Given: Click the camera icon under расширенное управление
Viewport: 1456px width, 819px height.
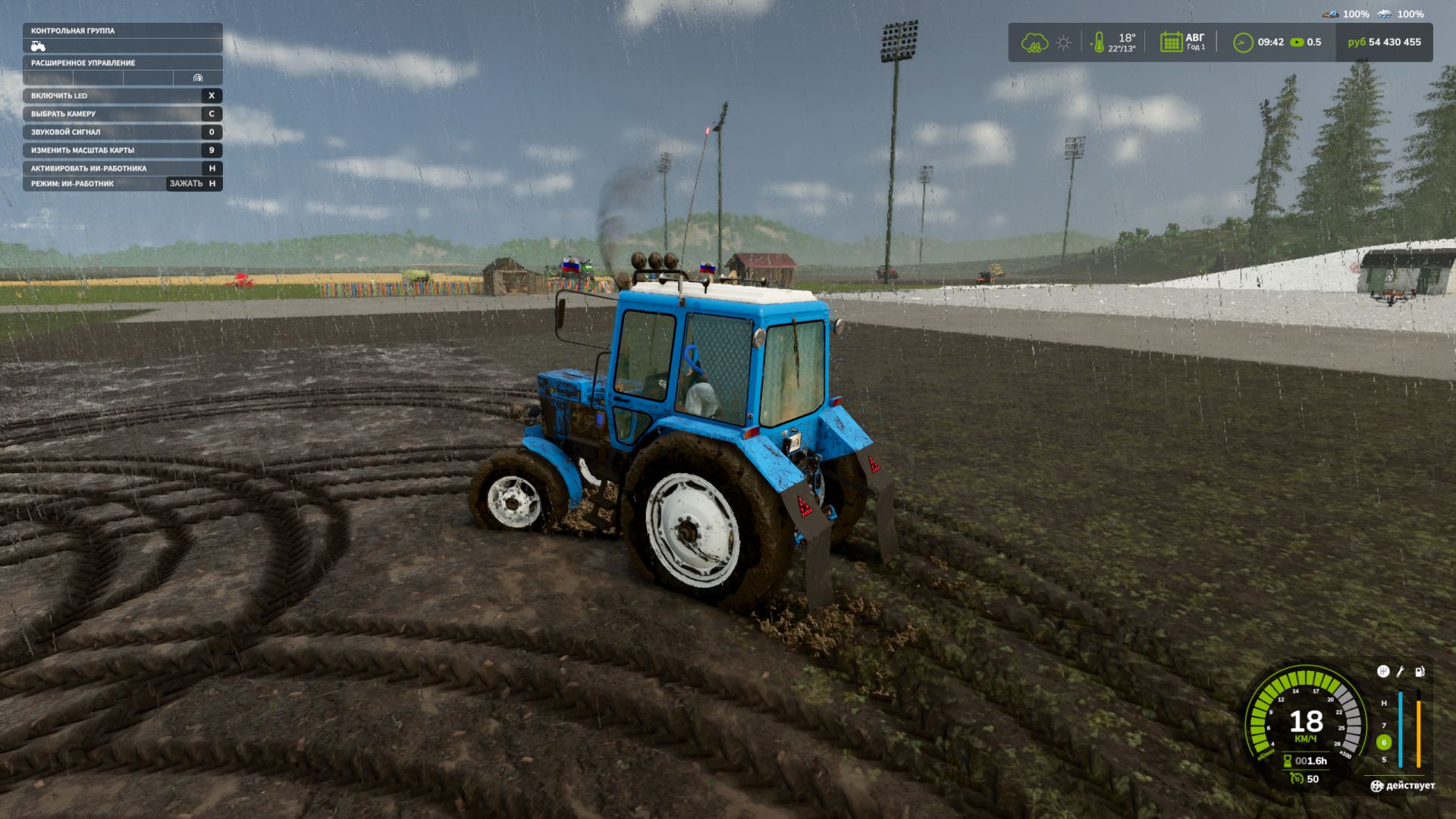Looking at the screenshot, I should 198,78.
